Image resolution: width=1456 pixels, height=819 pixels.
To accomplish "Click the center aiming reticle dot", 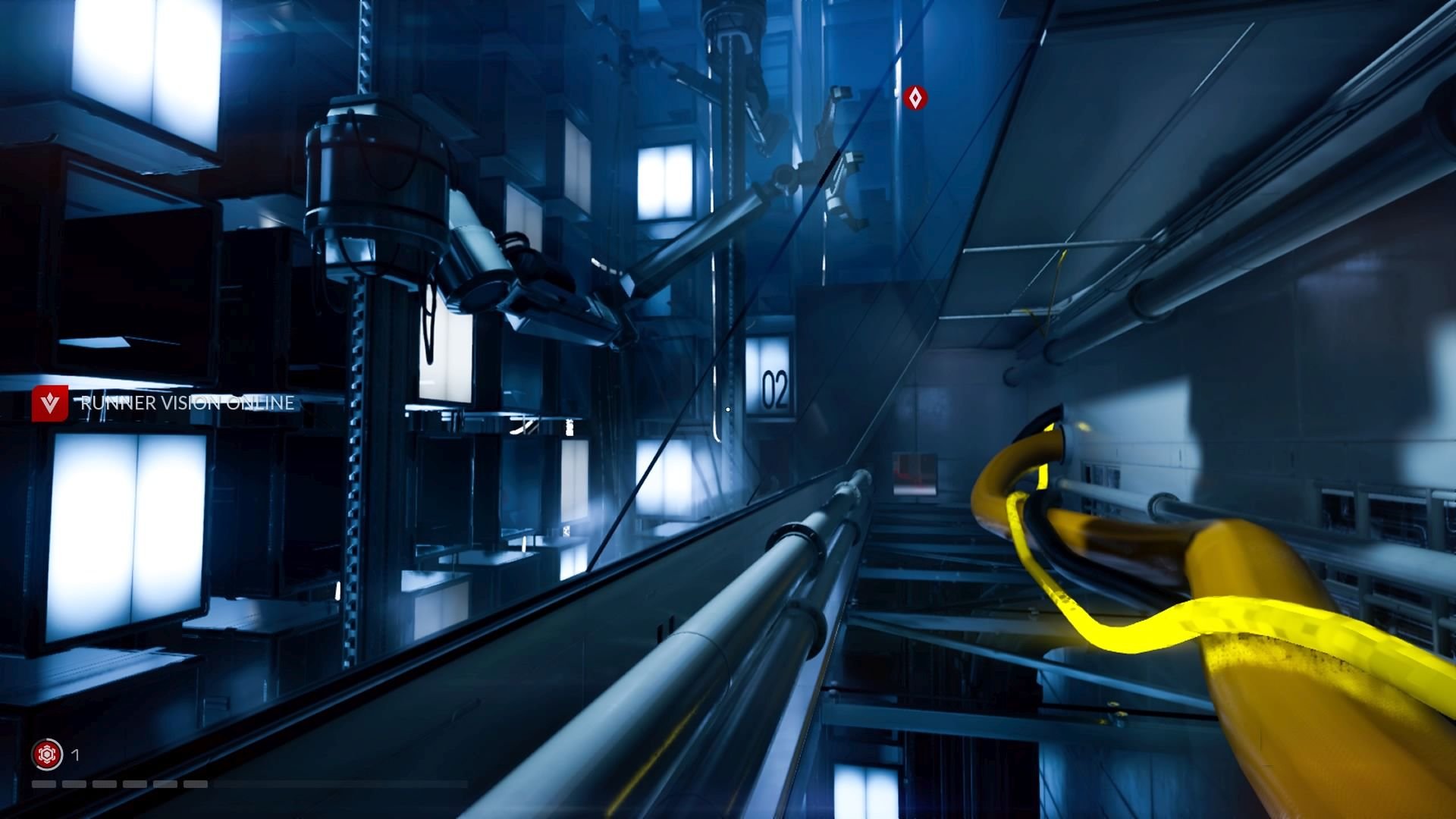I will coord(727,409).
